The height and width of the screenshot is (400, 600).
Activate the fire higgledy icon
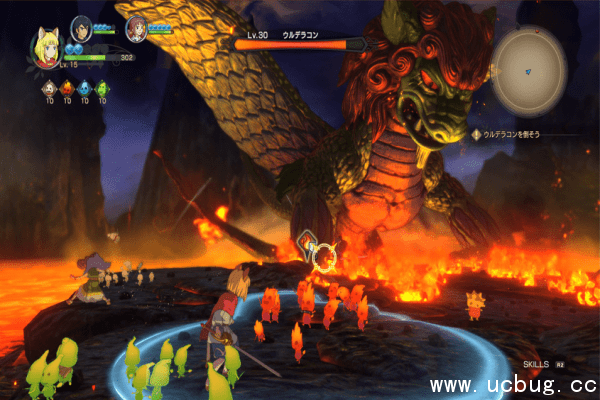[66, 90]
